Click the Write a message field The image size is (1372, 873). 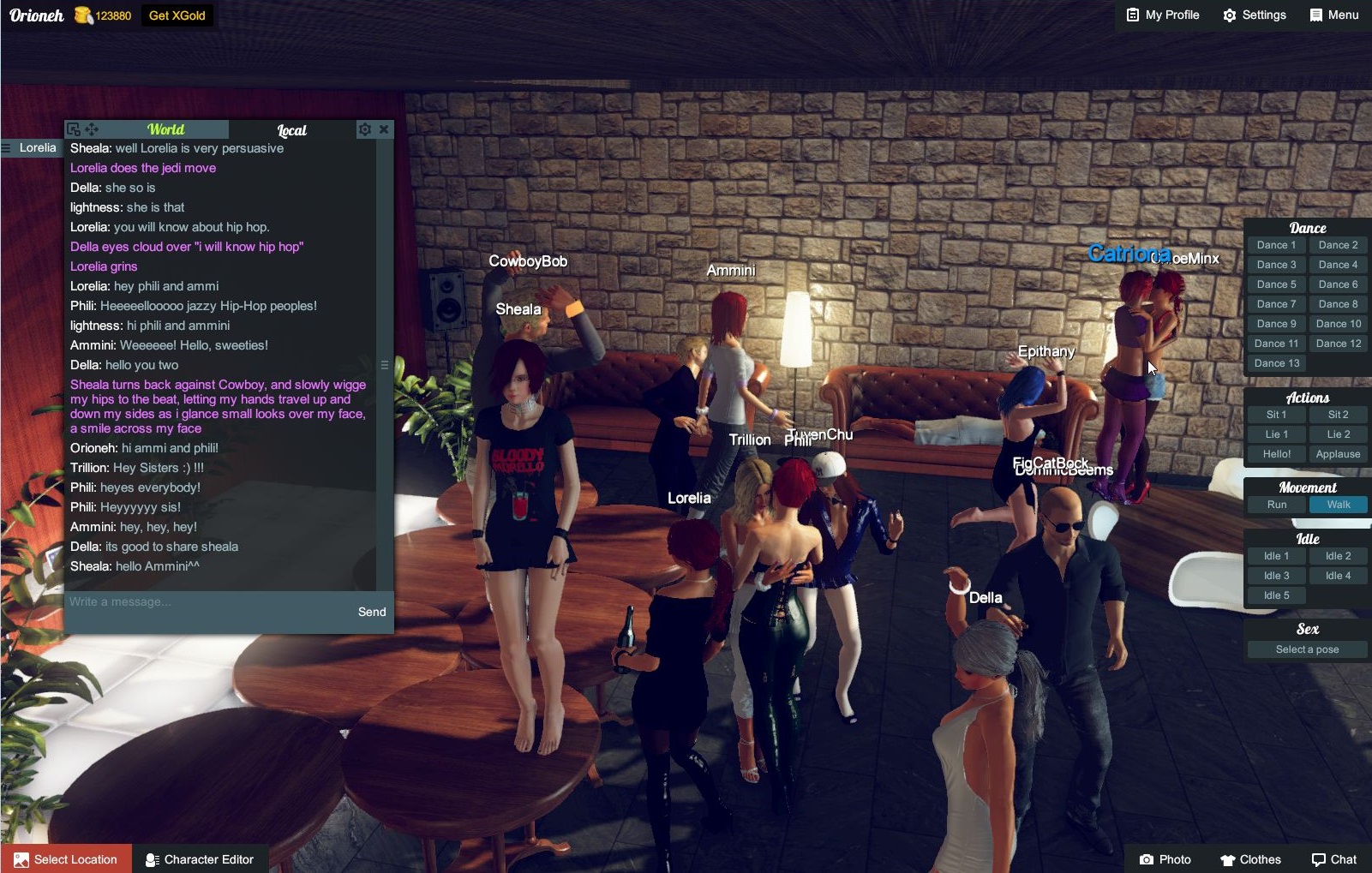171,601
